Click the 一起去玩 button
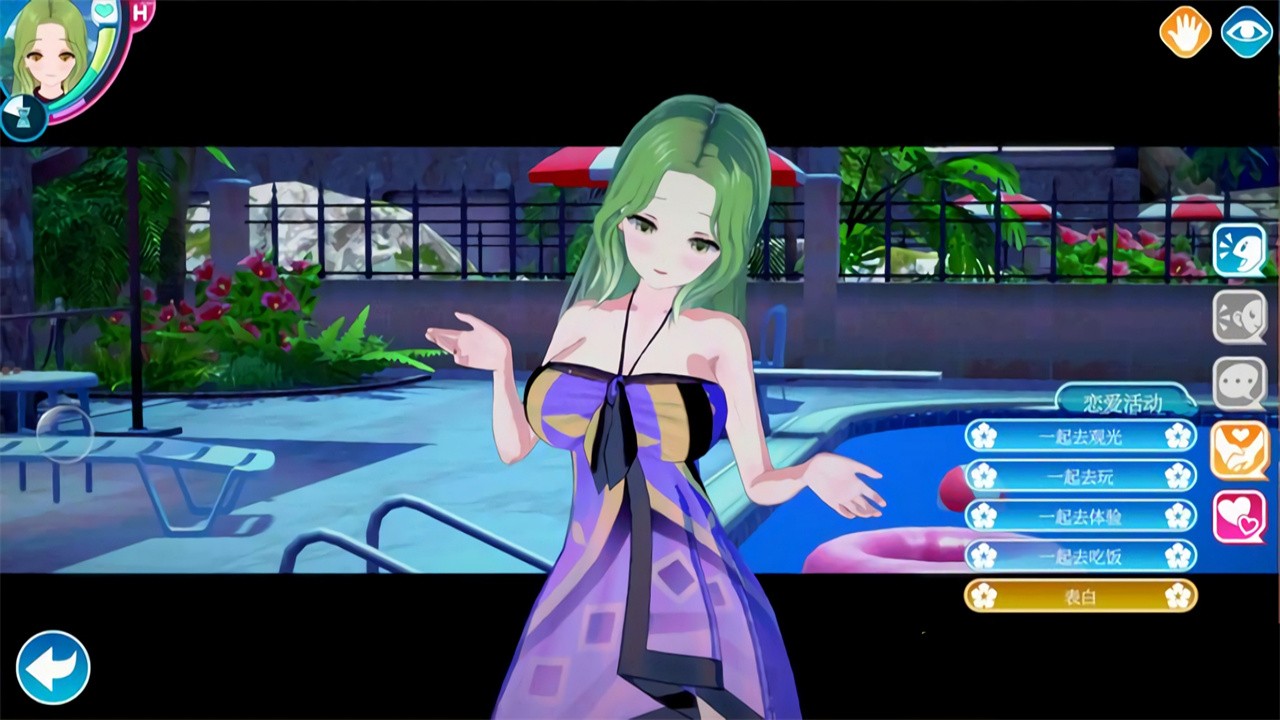 tap(1080, 476)
